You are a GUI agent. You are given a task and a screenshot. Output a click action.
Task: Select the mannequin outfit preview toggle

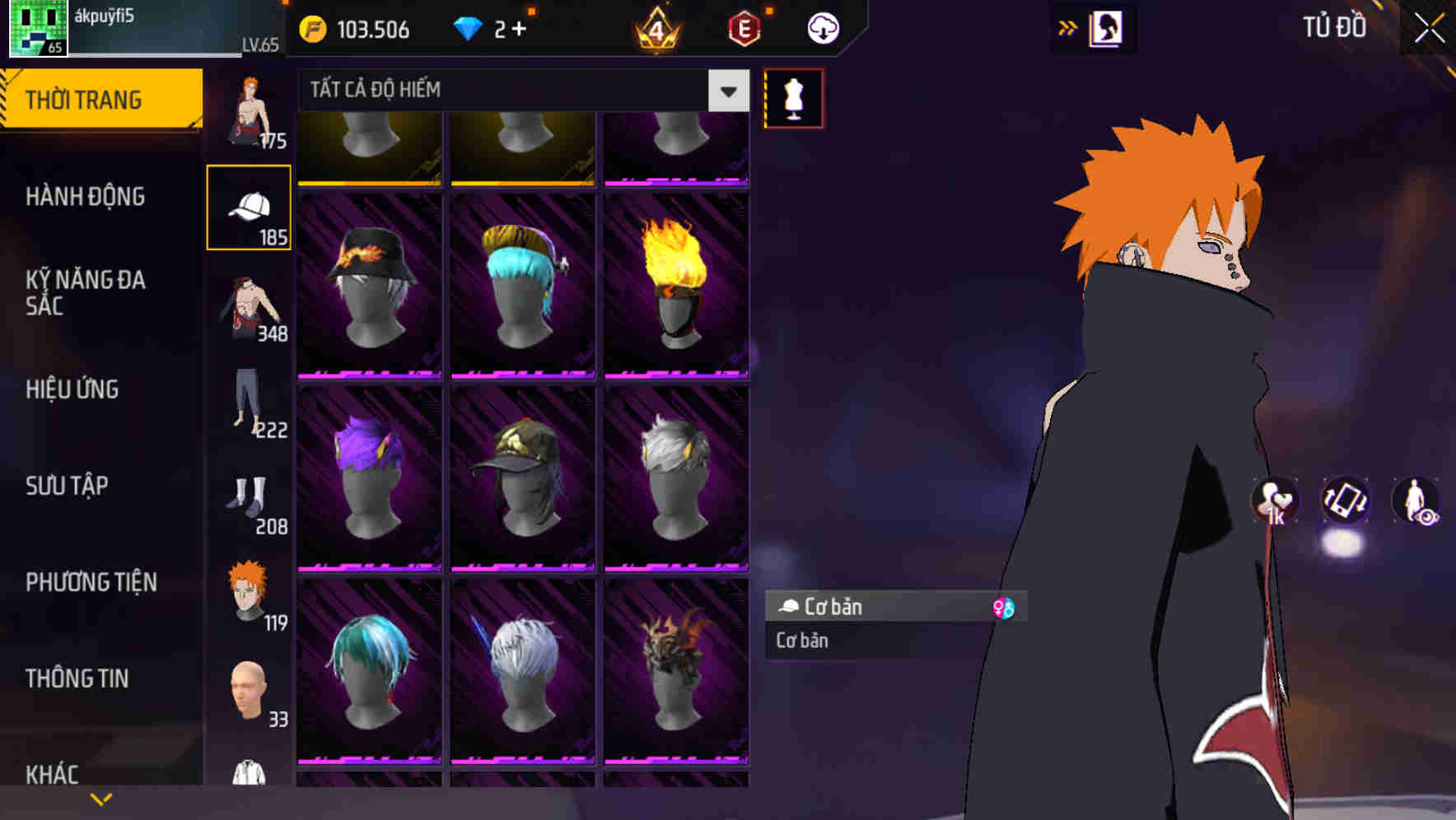[x=793, y=97]
